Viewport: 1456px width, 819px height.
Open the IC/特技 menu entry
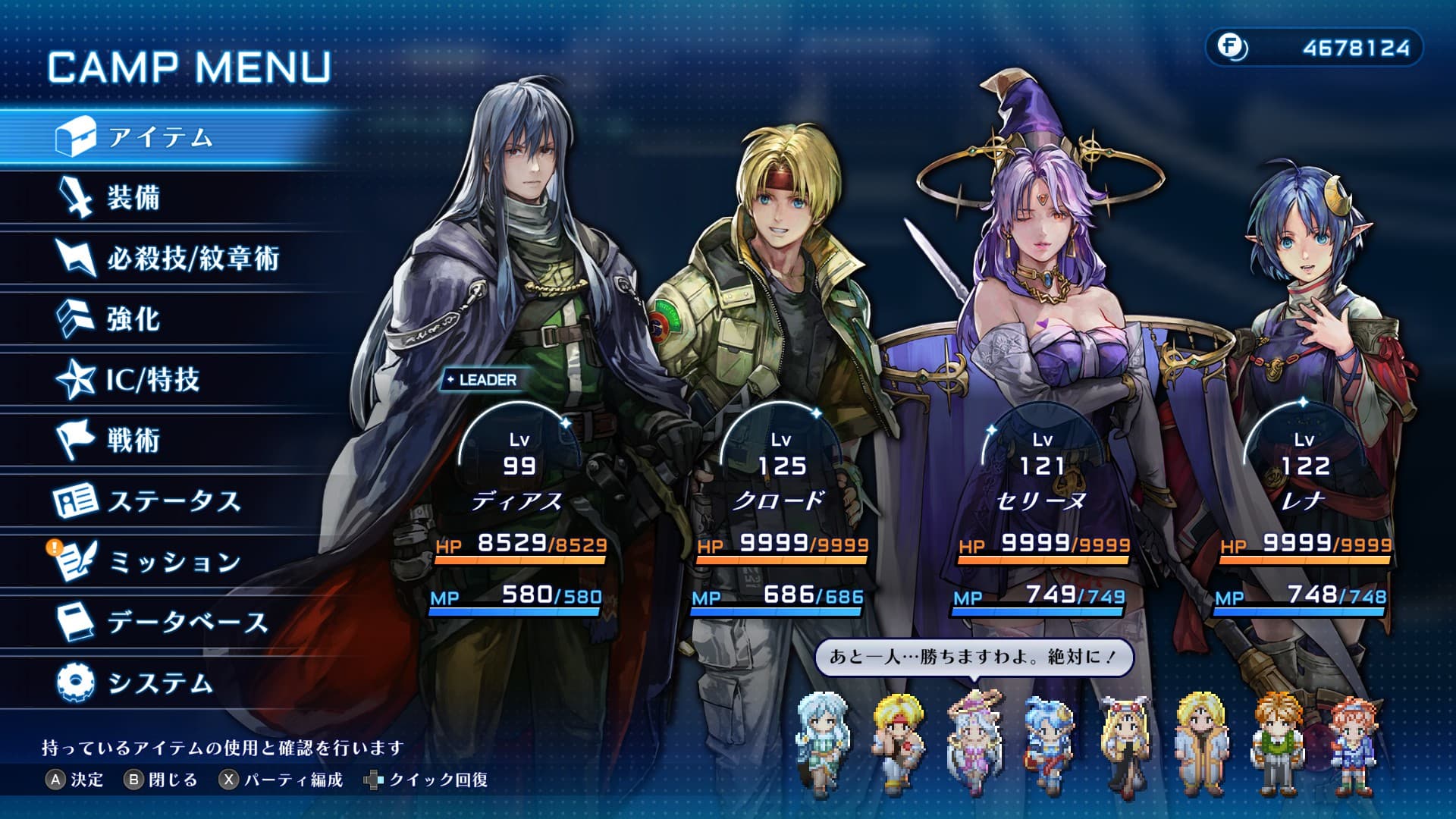point(152,379)
